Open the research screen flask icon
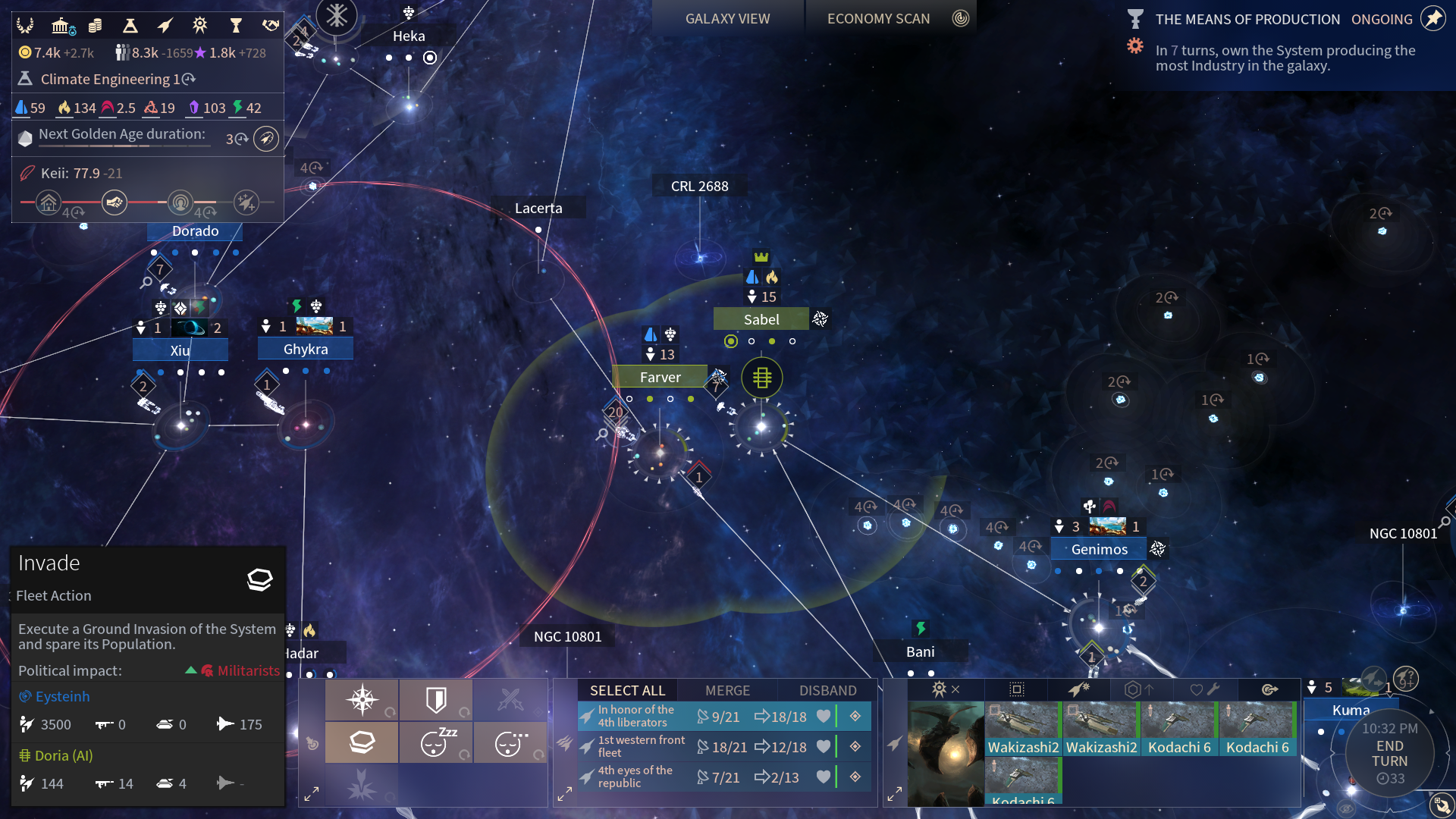The height and width of the screenshot is (819, 1456). (130, 26)
